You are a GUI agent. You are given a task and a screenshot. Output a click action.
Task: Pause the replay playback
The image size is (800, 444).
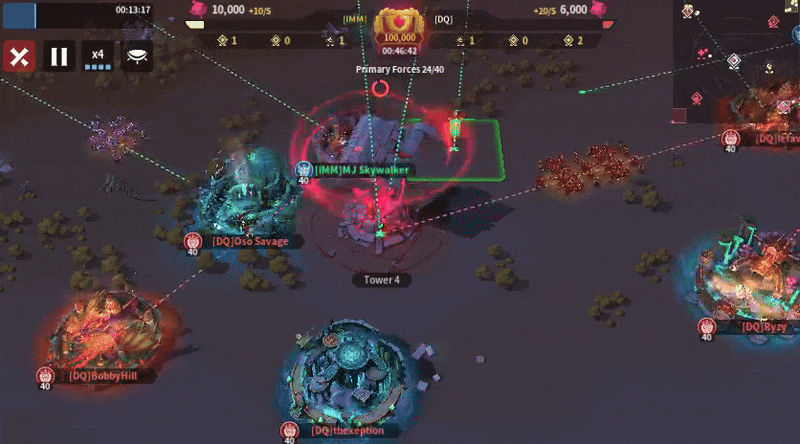click(59, 55)
